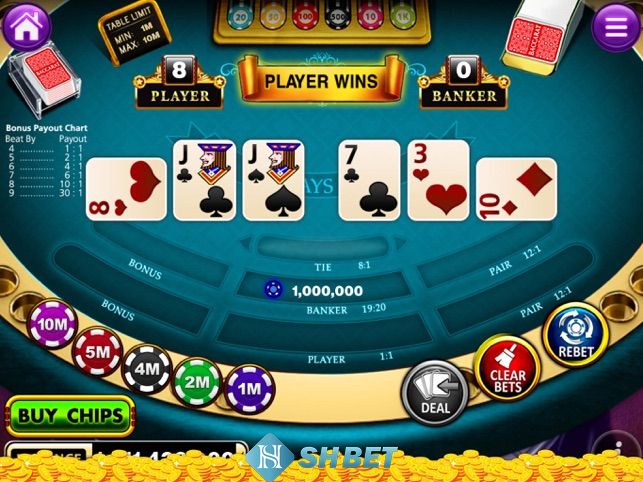
Task: Select the 10M chip
Action: [54, 324]
